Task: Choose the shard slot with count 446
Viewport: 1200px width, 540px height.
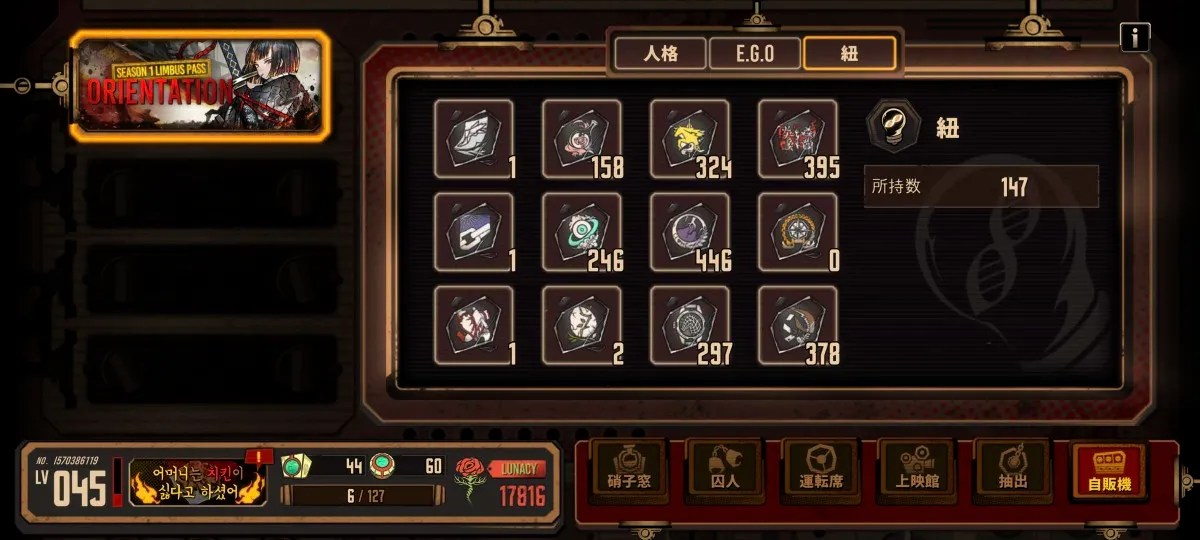Action: click(x=690, y=232)
